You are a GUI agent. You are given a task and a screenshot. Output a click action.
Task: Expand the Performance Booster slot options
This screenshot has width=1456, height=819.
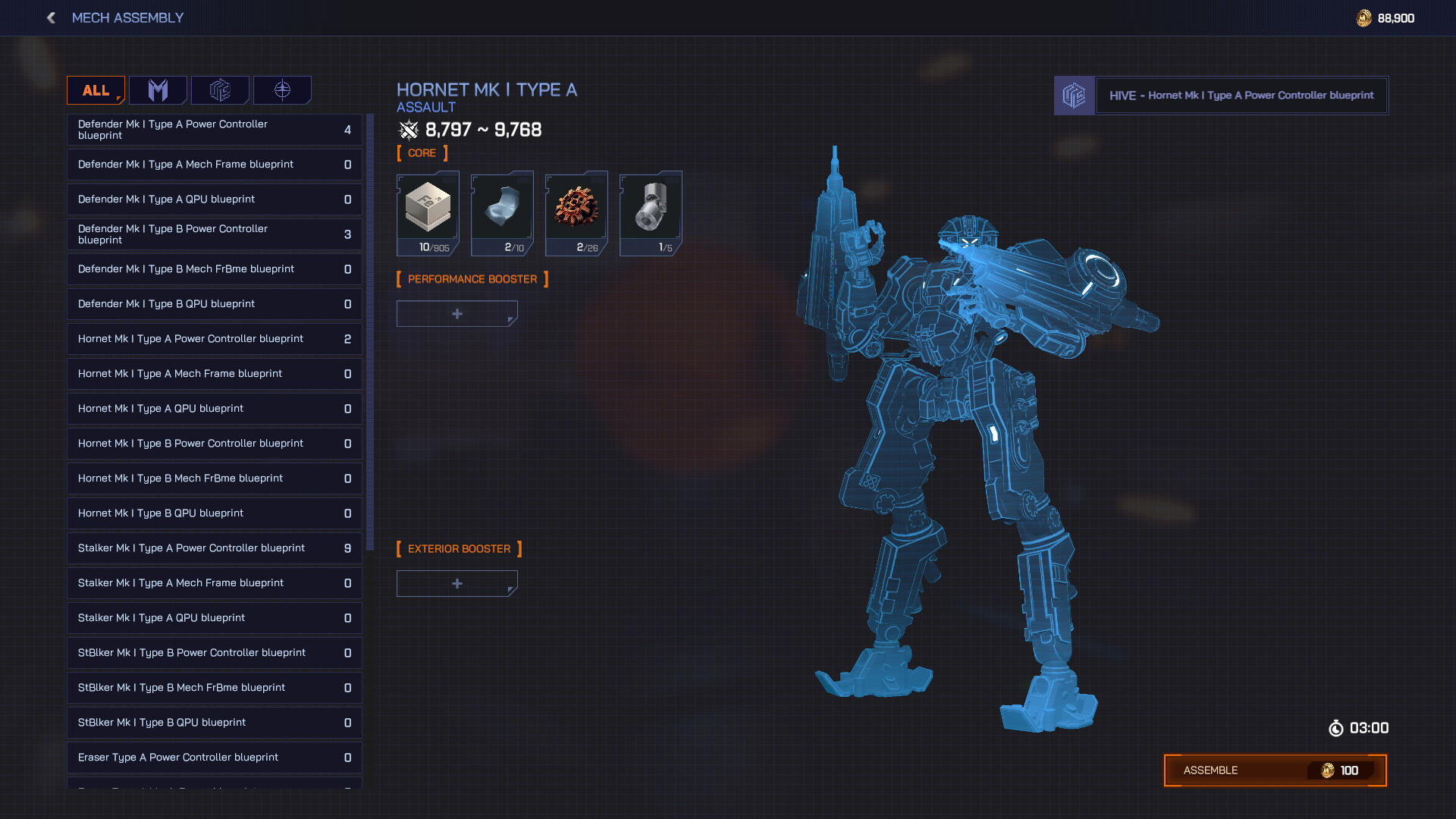click(x=457, y=313)
